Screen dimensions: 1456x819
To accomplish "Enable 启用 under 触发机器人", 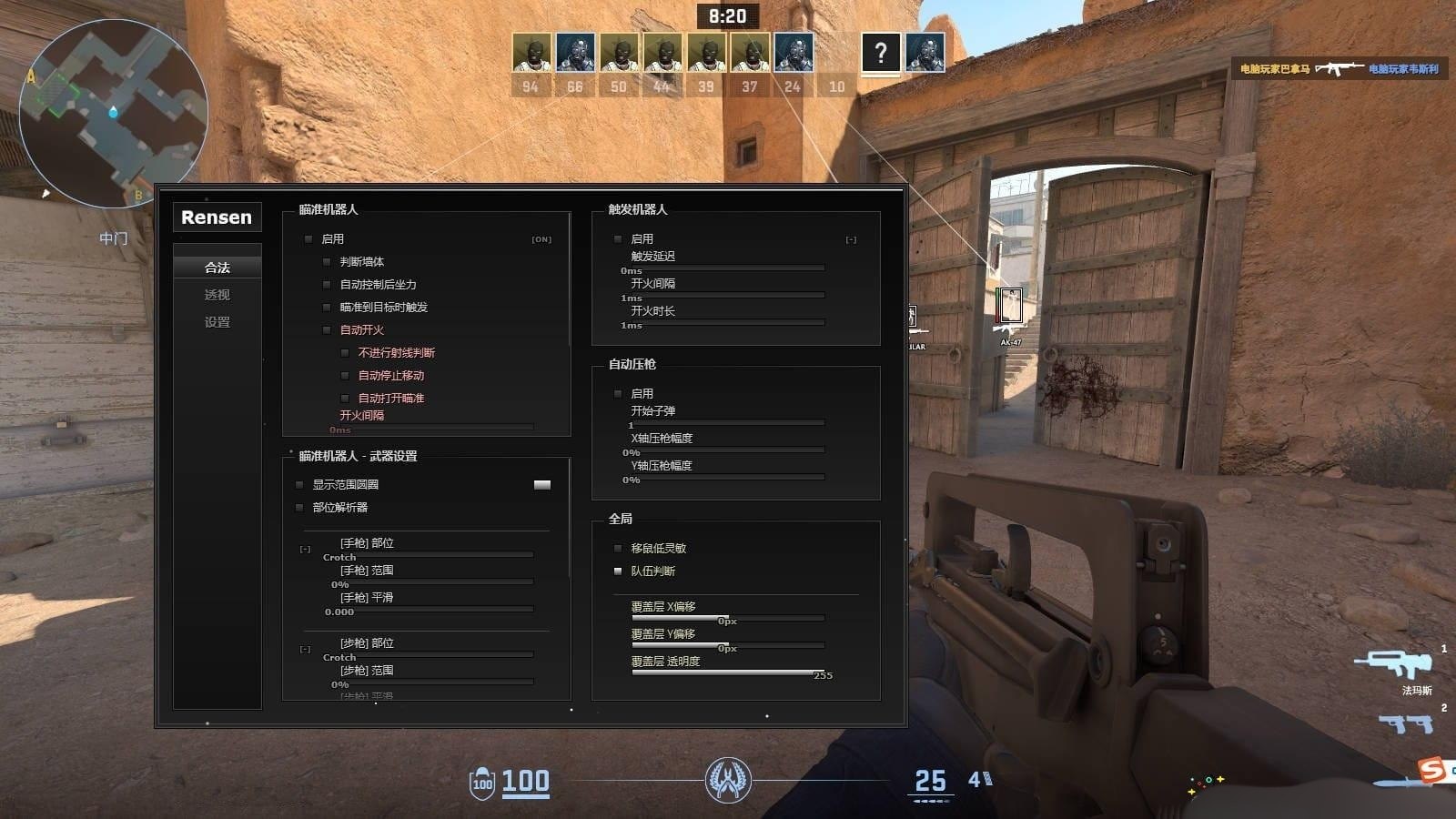I will click(618, 239).
